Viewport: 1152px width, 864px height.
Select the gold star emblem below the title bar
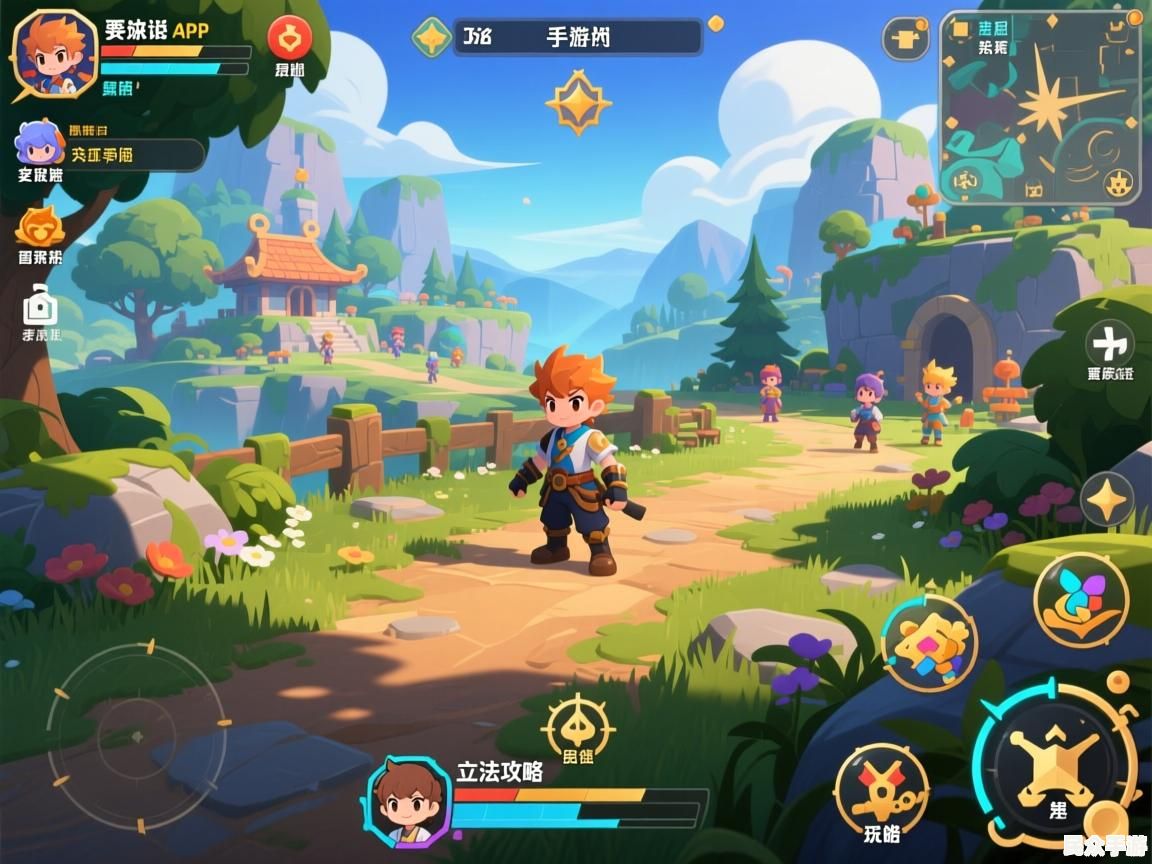(x=578, y=102)
